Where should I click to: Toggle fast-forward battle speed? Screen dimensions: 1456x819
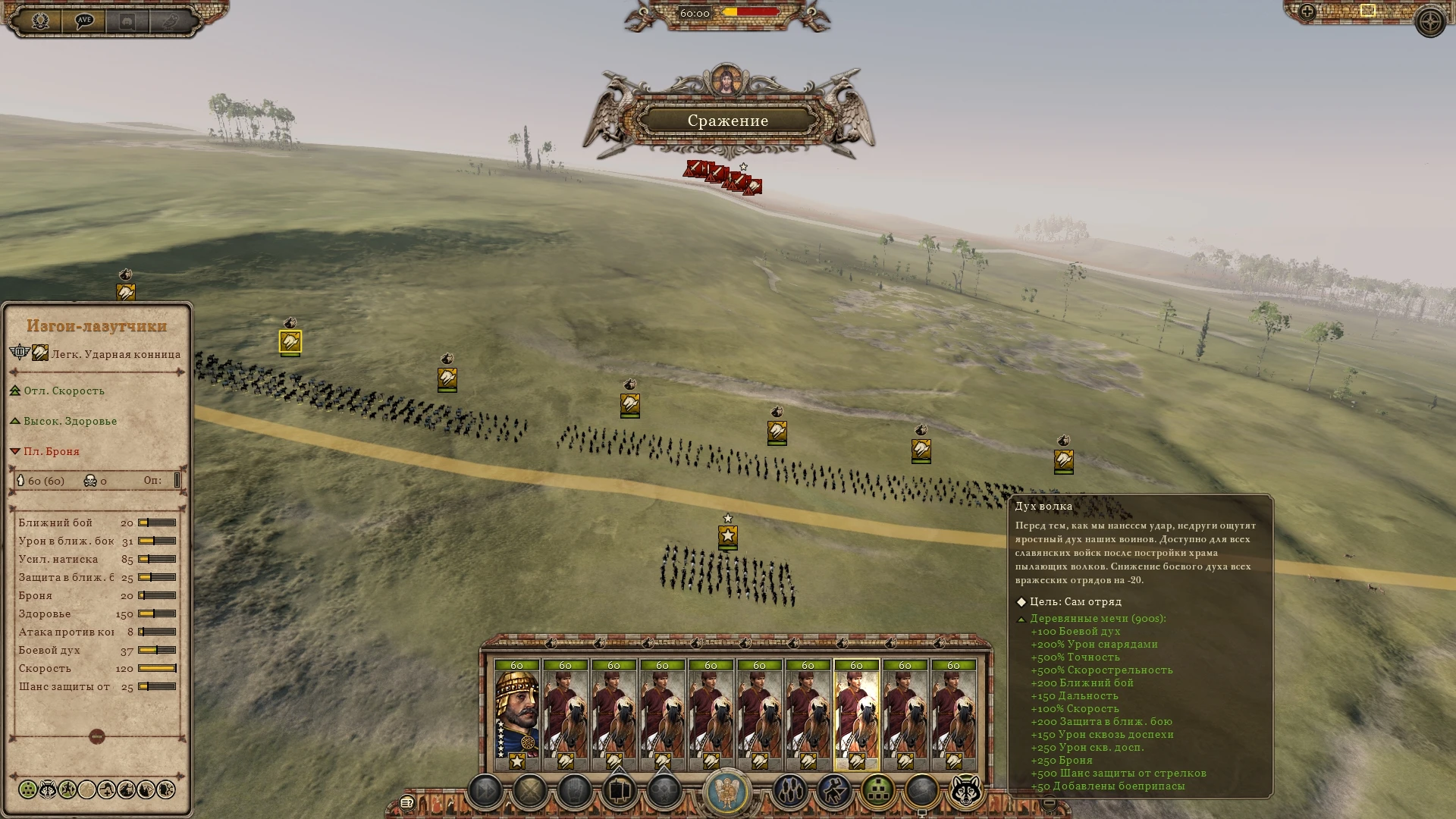(x=485, y=789)
